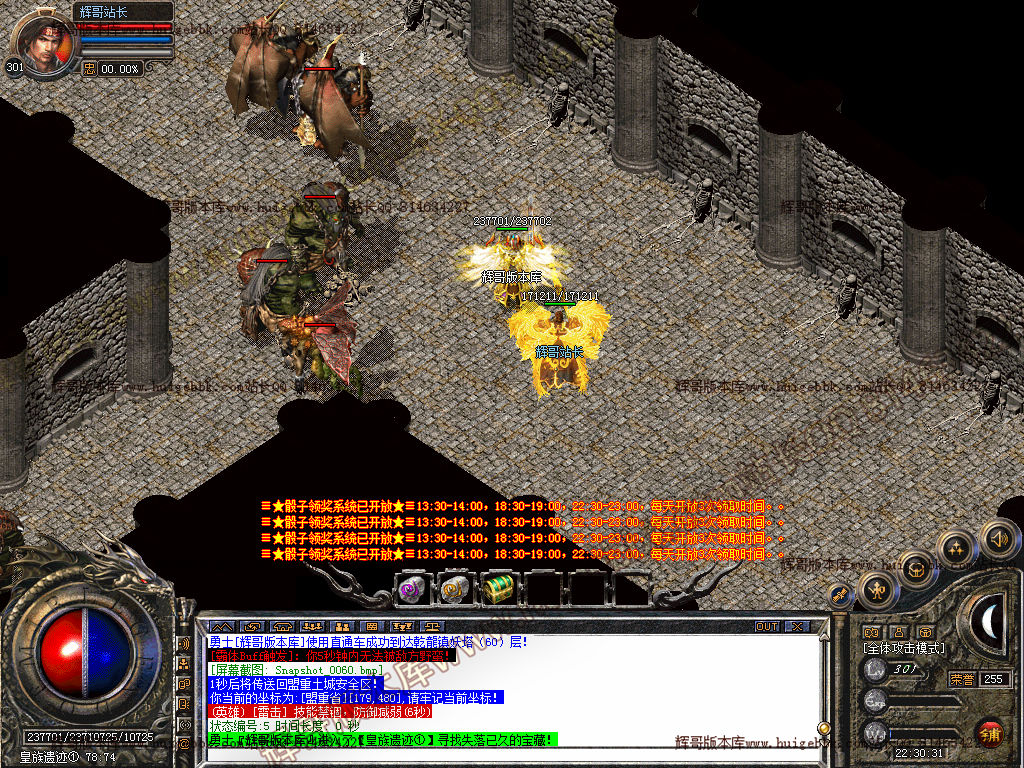Select the purple ring scroll quick slot
The width and height of the screenshot is (1024, 768).
point(413,589)
